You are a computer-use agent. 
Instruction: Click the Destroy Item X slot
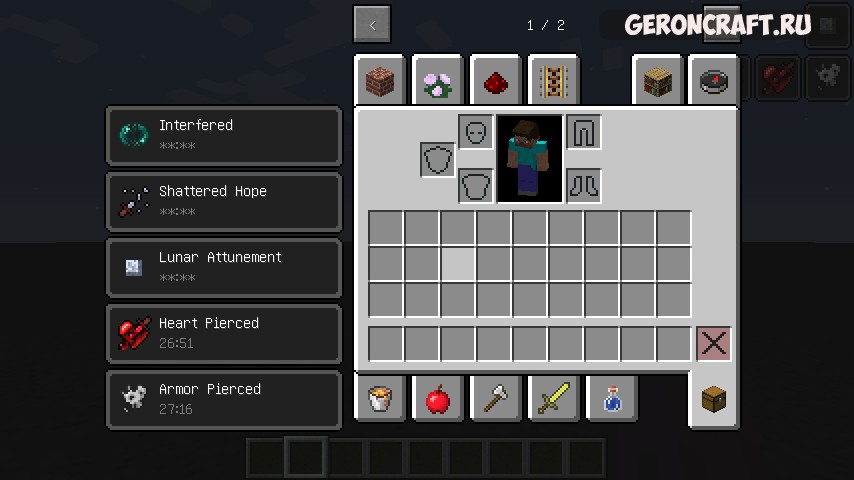point(713,344)
